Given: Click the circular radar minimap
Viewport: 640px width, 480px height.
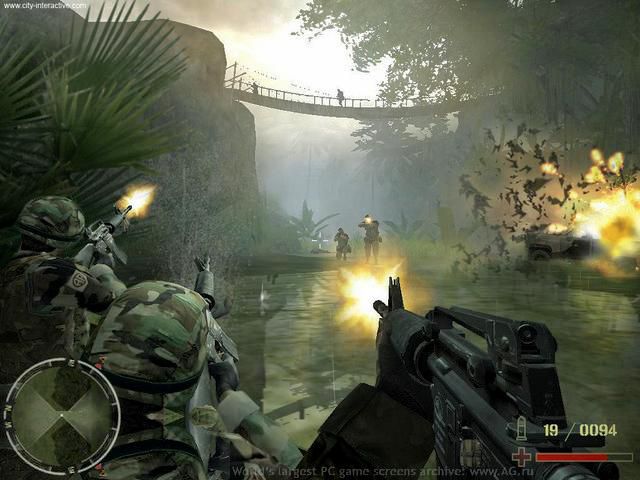Looking at the screenshot, I should (x=62, y=416).
